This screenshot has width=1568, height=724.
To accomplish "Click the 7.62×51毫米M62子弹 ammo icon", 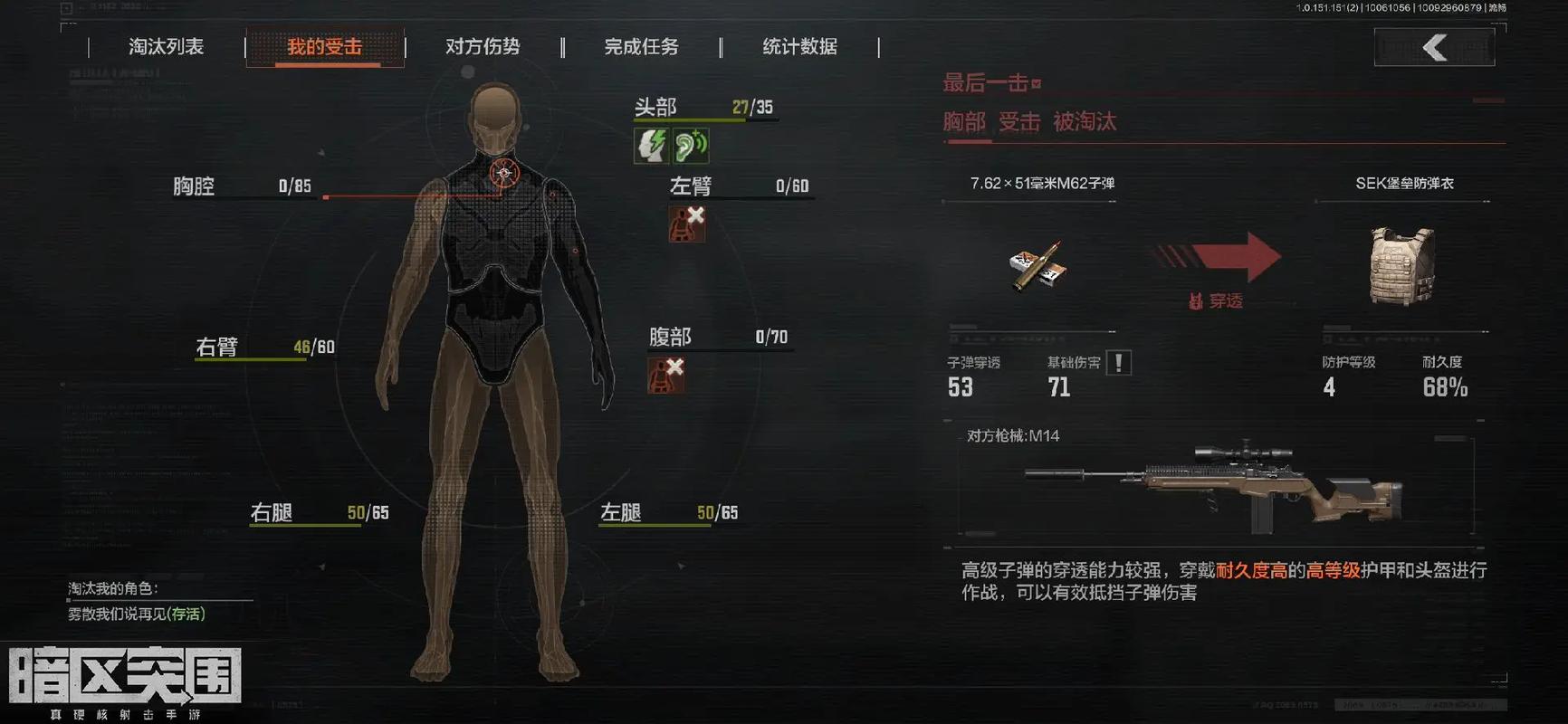I will click(1037, 267).
